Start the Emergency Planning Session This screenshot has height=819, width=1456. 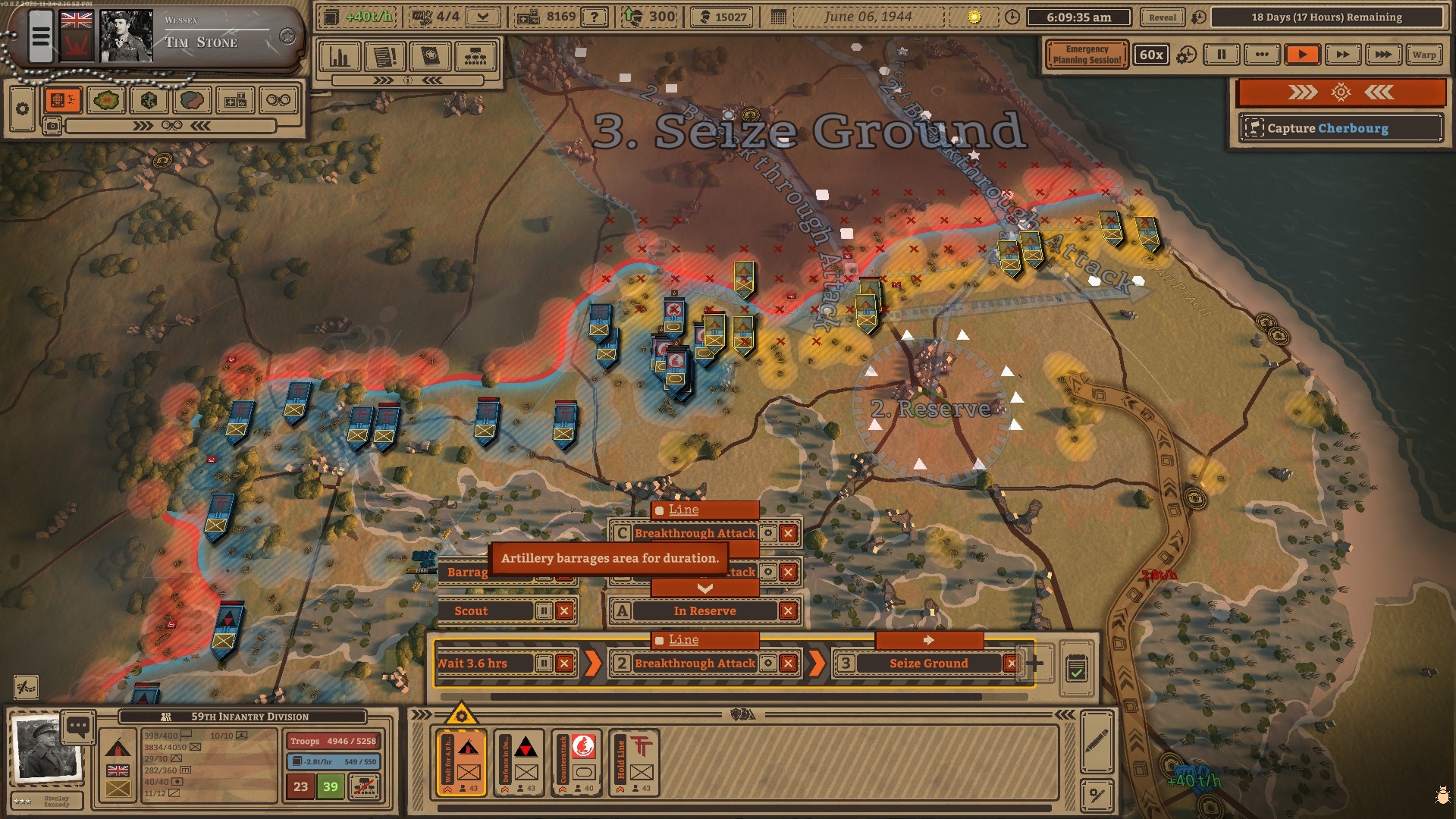tap(1086, 55)
